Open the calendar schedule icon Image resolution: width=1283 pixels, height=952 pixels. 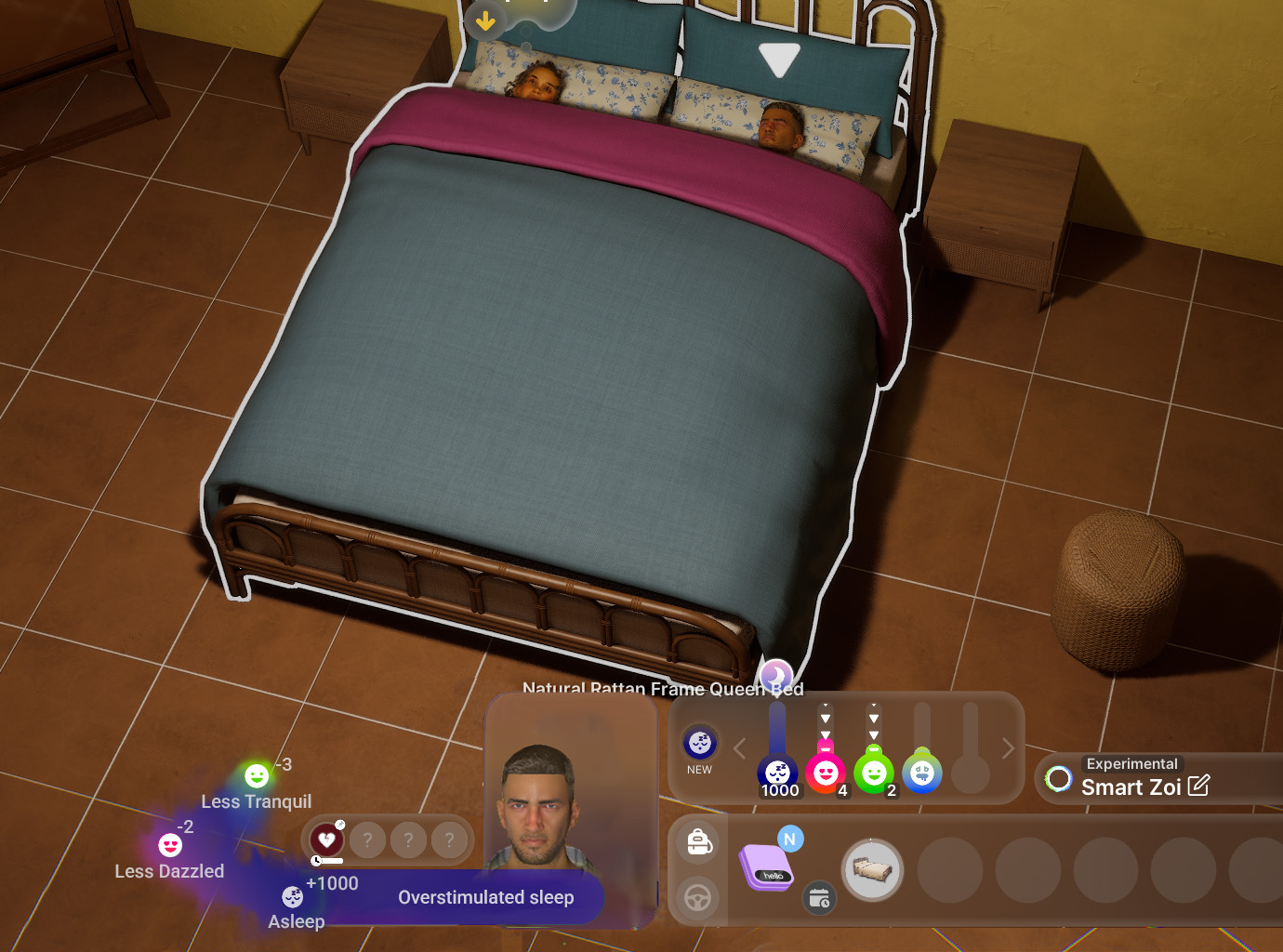[x=819, y=898]
